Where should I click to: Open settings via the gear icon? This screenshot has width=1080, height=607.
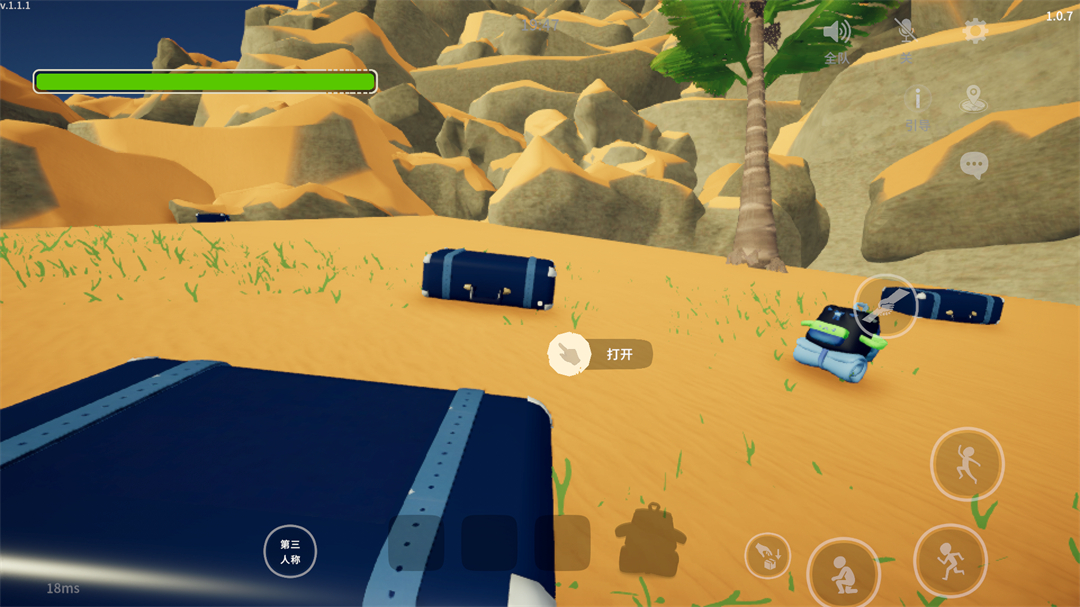[975, 32]
